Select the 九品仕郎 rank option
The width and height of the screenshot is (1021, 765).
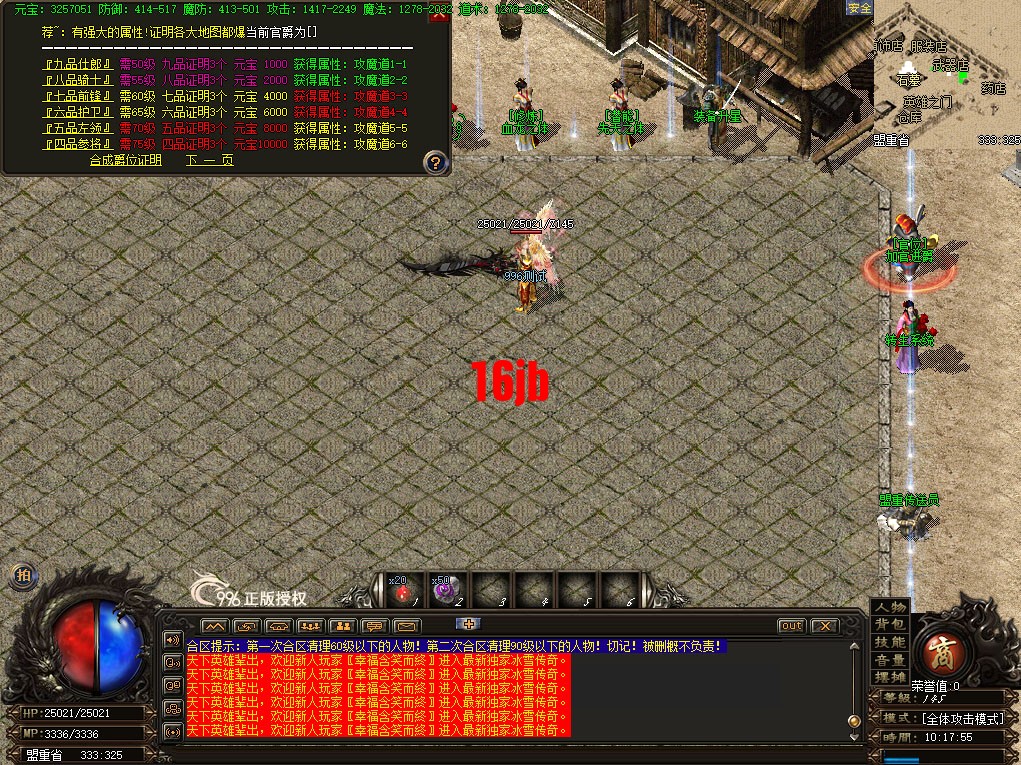point(79,64)
